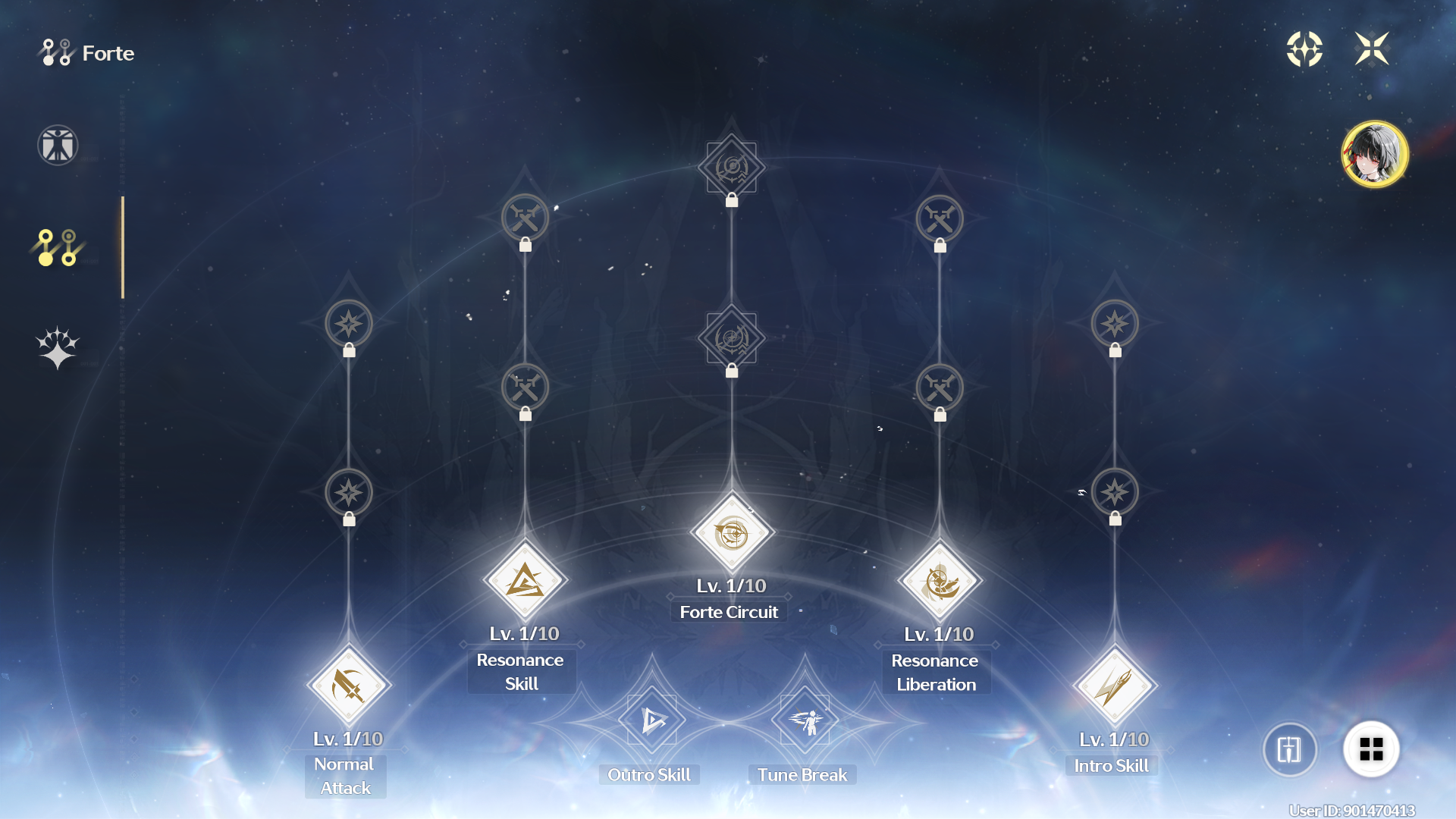Click the locked stat node above Intro Skill
Screen dimensions: 1456x819
(x=1115, y=492)
